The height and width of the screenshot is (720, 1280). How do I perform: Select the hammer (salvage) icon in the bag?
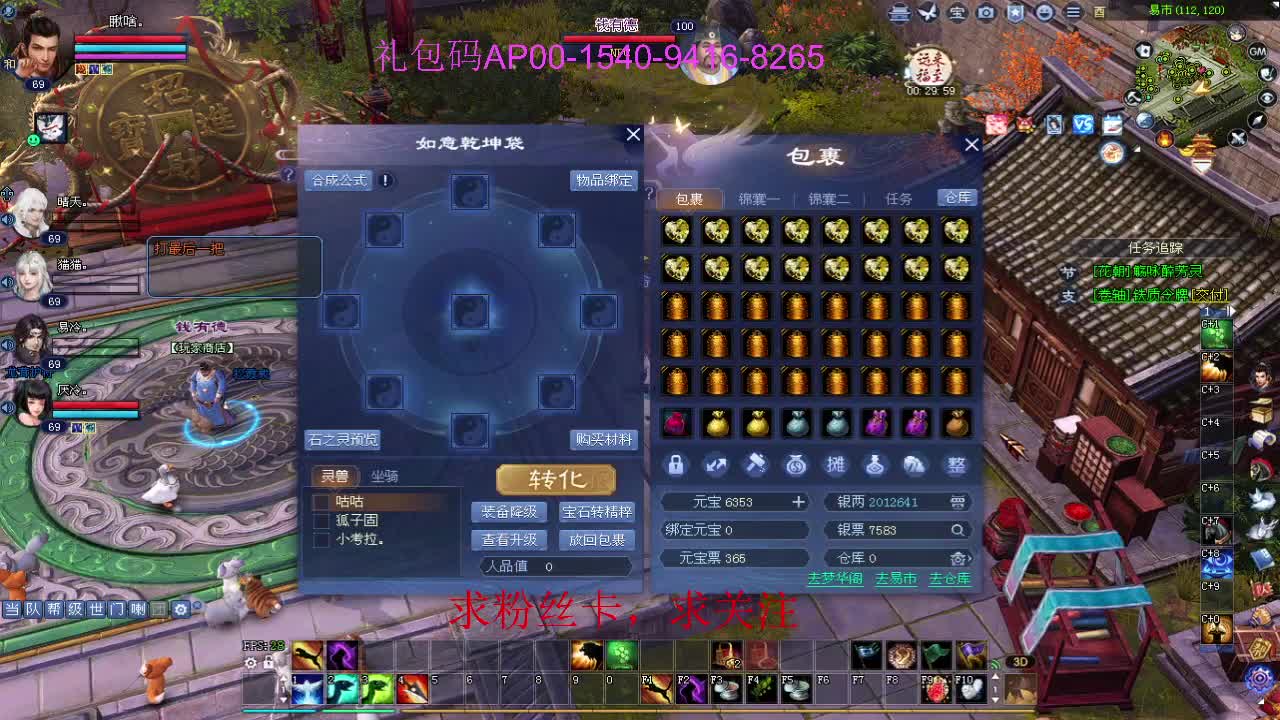755,465
